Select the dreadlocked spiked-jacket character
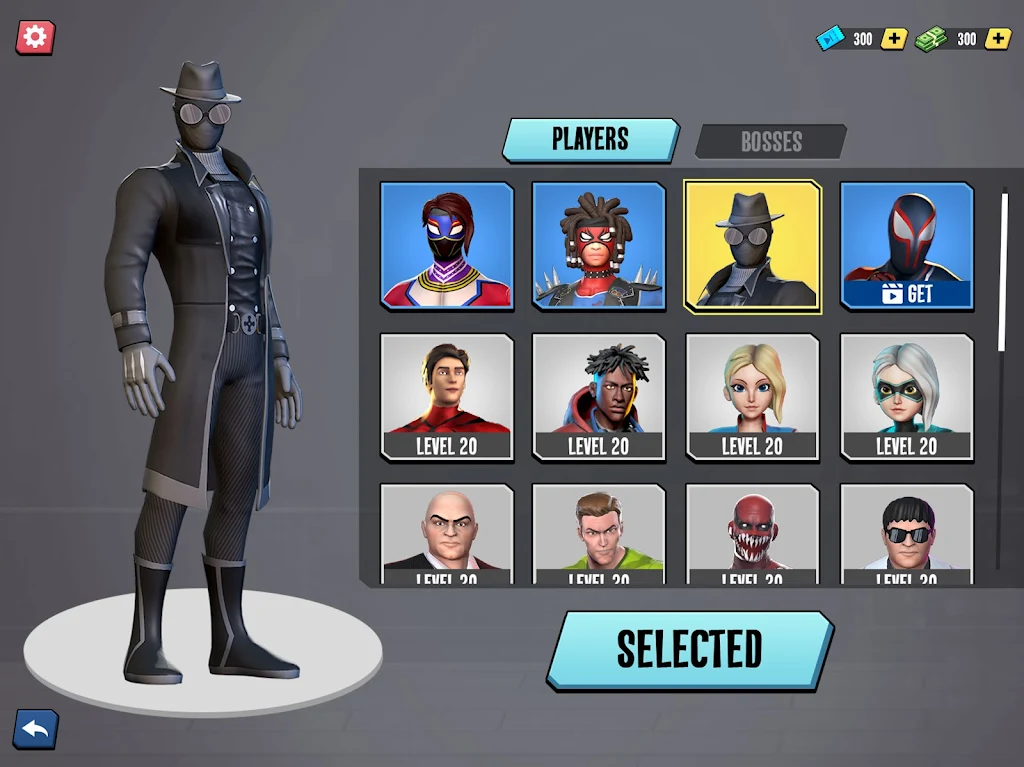The height and width of the screenshot is (767, 1024). 599,245
